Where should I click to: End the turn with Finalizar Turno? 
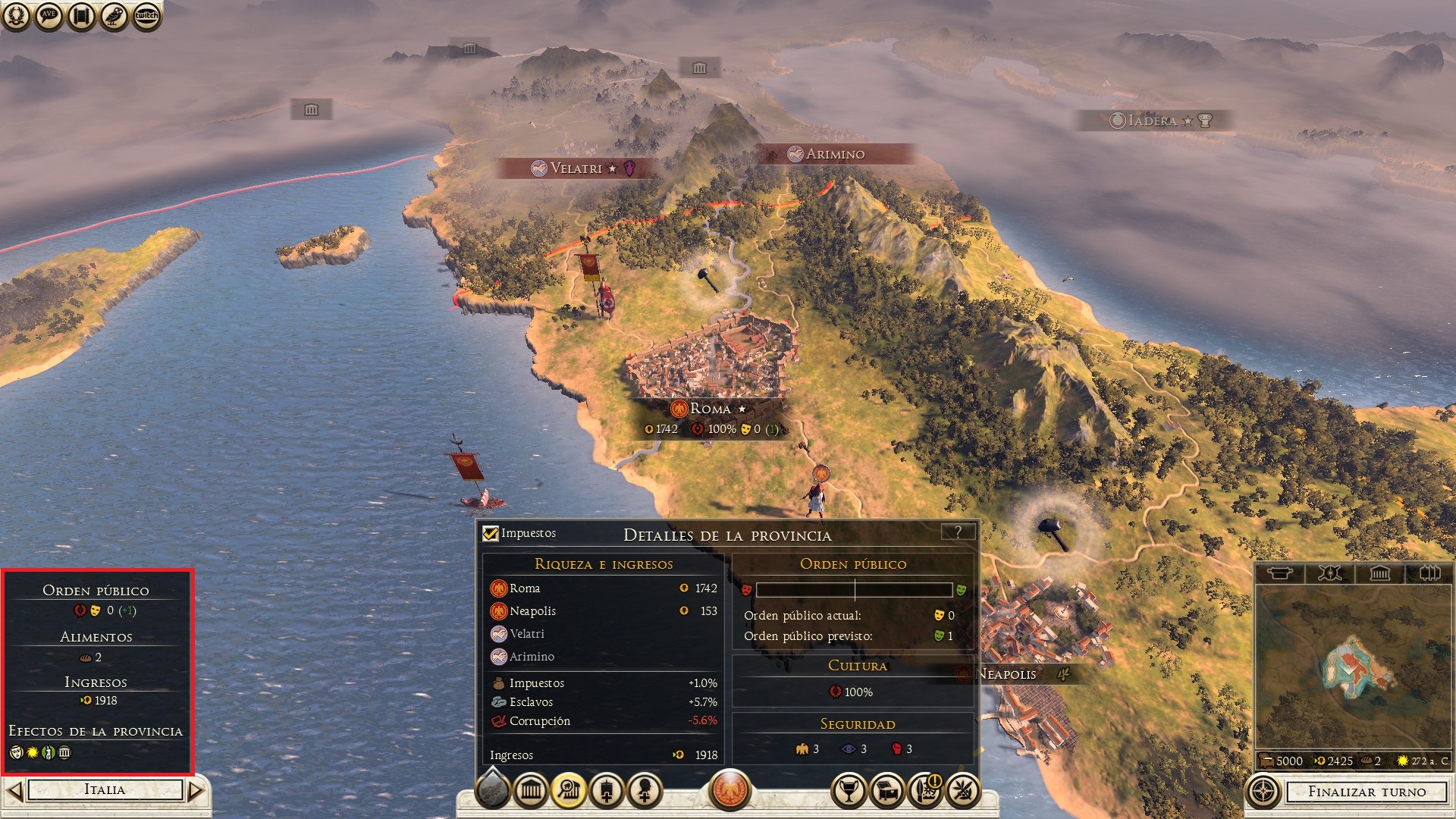click(1367, 792)
